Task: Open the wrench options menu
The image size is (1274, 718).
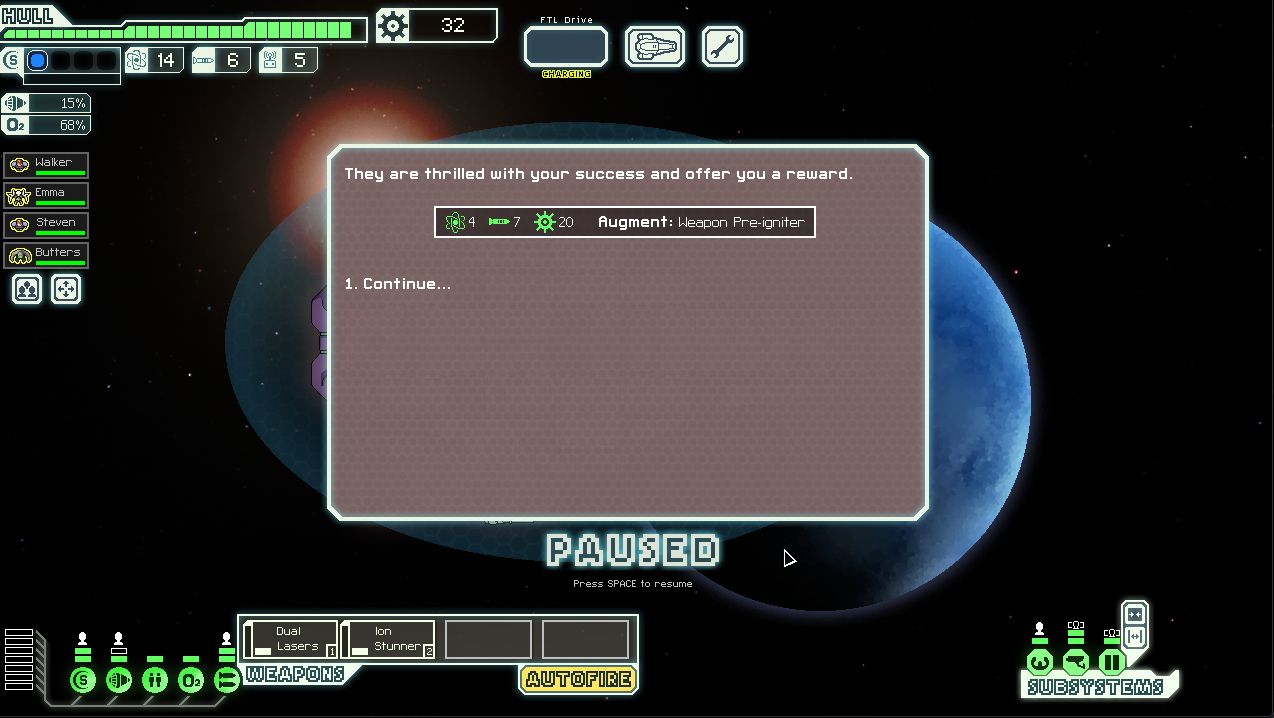Action: 722,47
